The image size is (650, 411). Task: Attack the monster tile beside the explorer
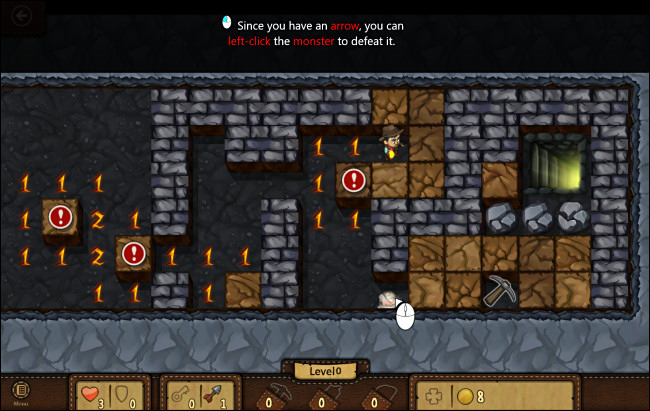coord(353,181)
